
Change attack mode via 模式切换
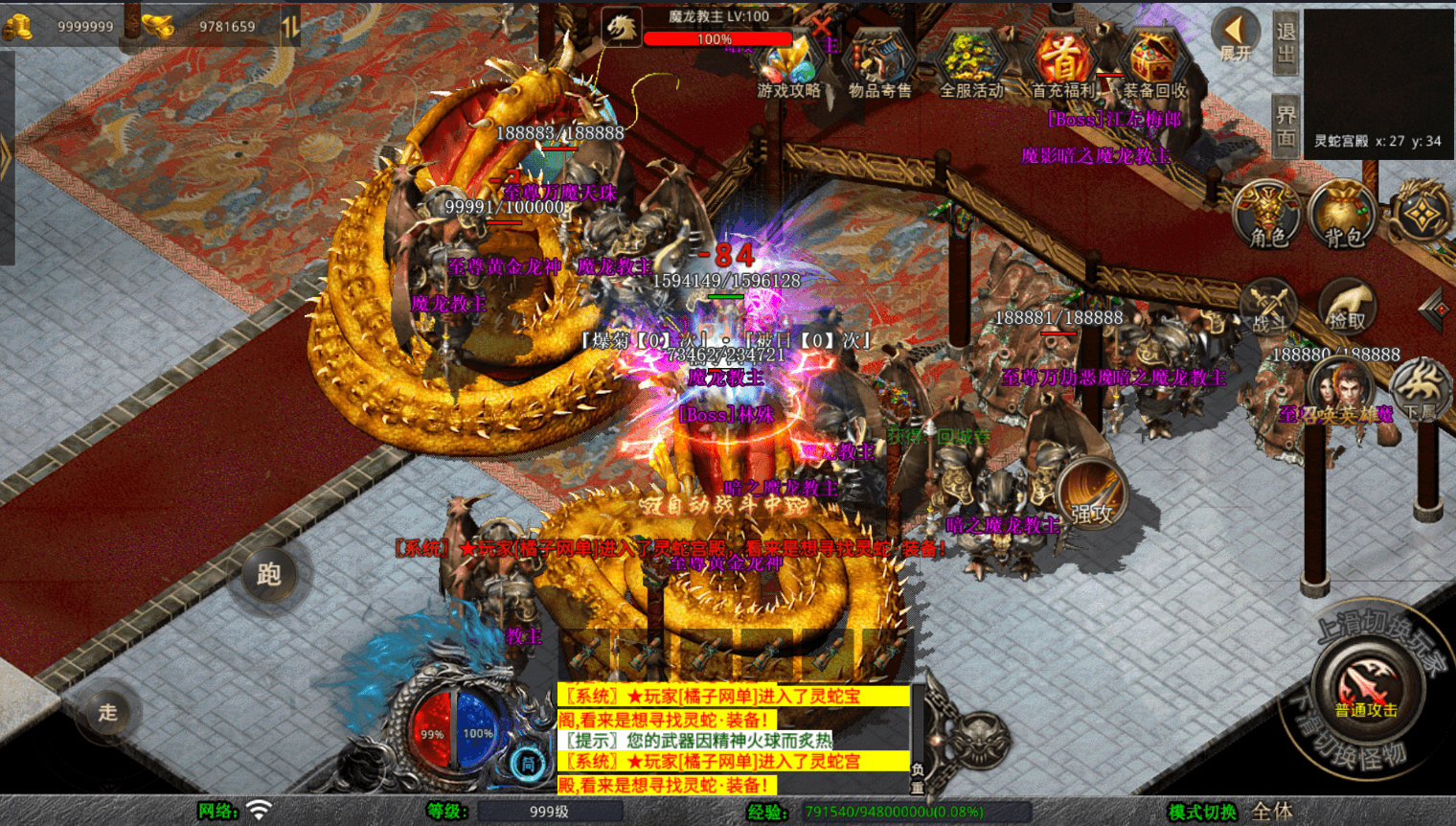point(1202,812)
